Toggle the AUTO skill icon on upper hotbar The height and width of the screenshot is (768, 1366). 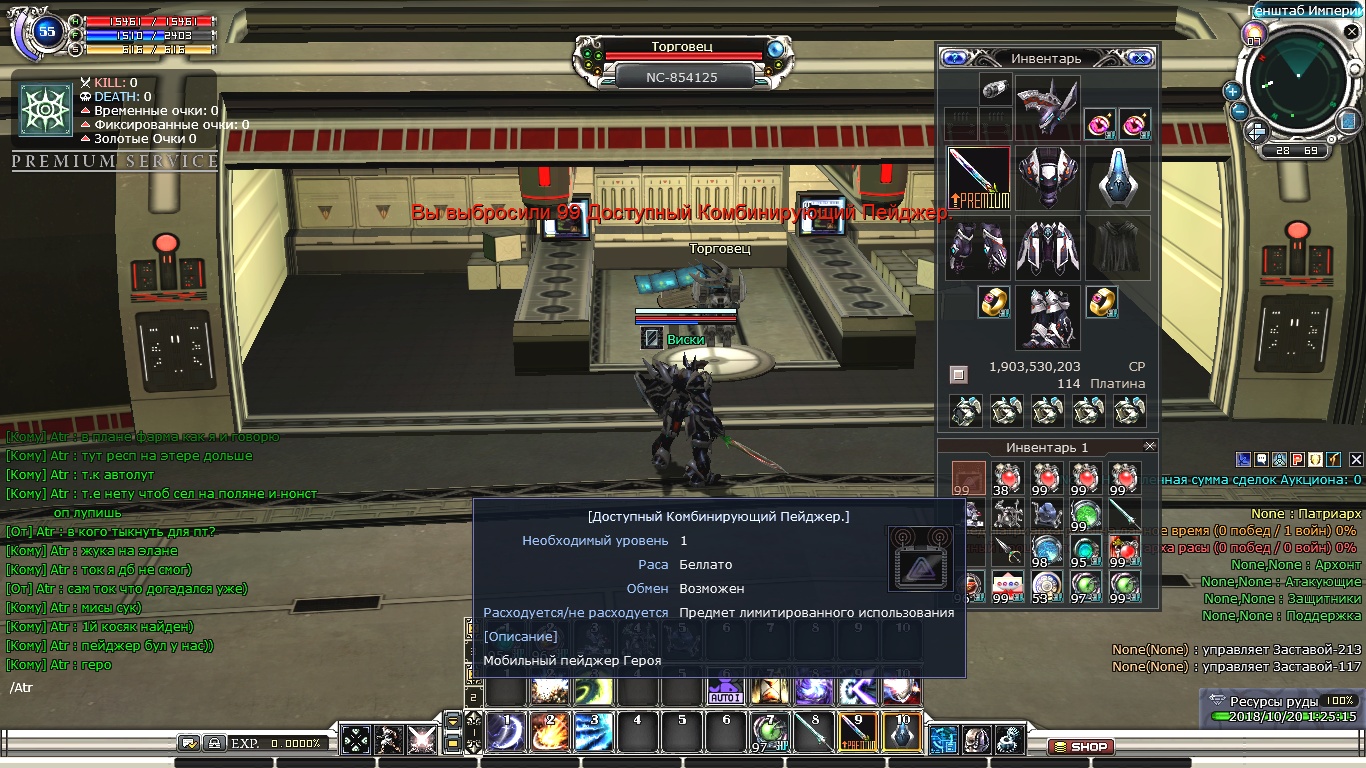(723, 689)
